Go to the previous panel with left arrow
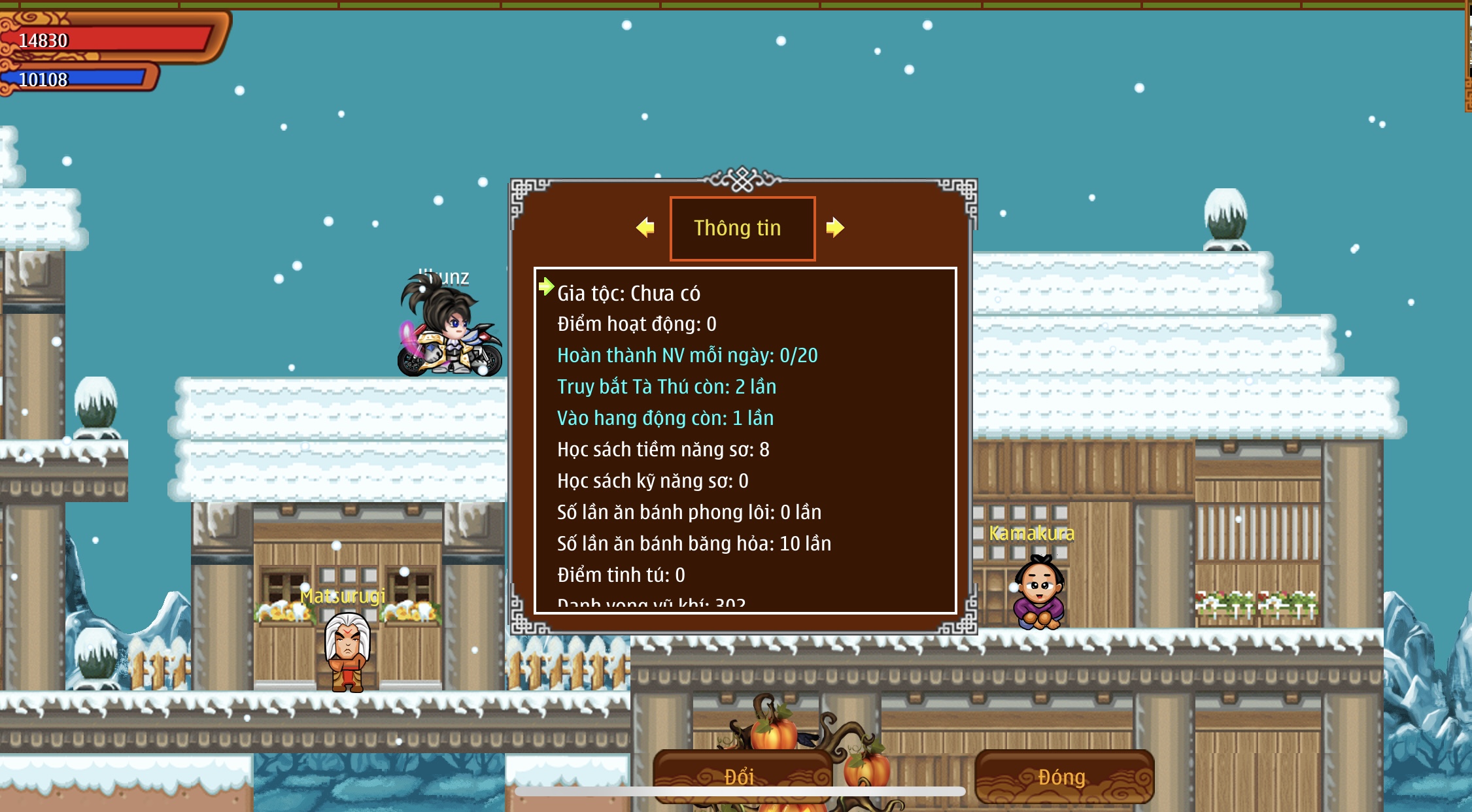1472x812 pixels. [645, 228]
